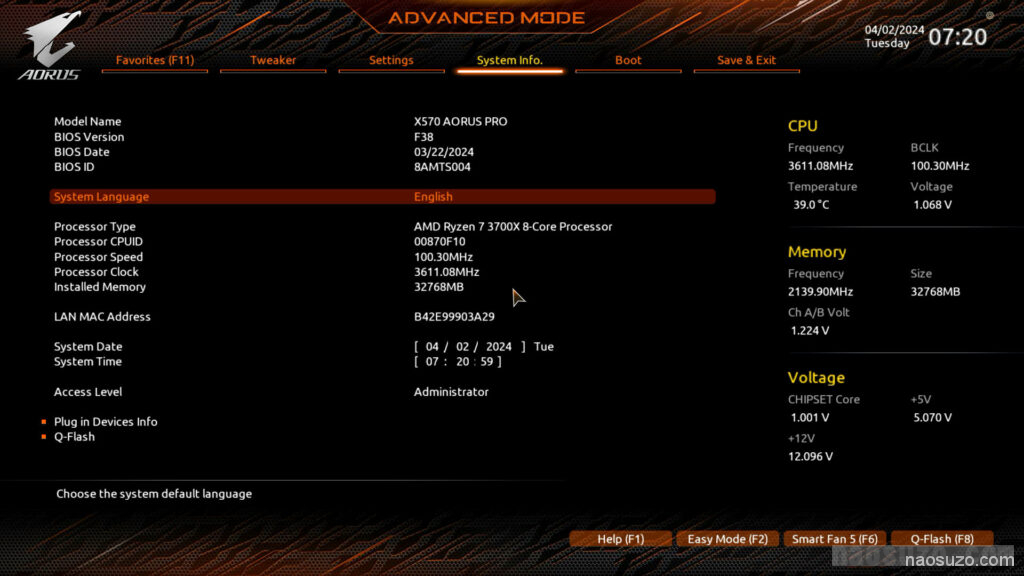The width and height of the screenshot is (1024, 576).
Task: Select the System Info. tab
Action: [509, 60]
